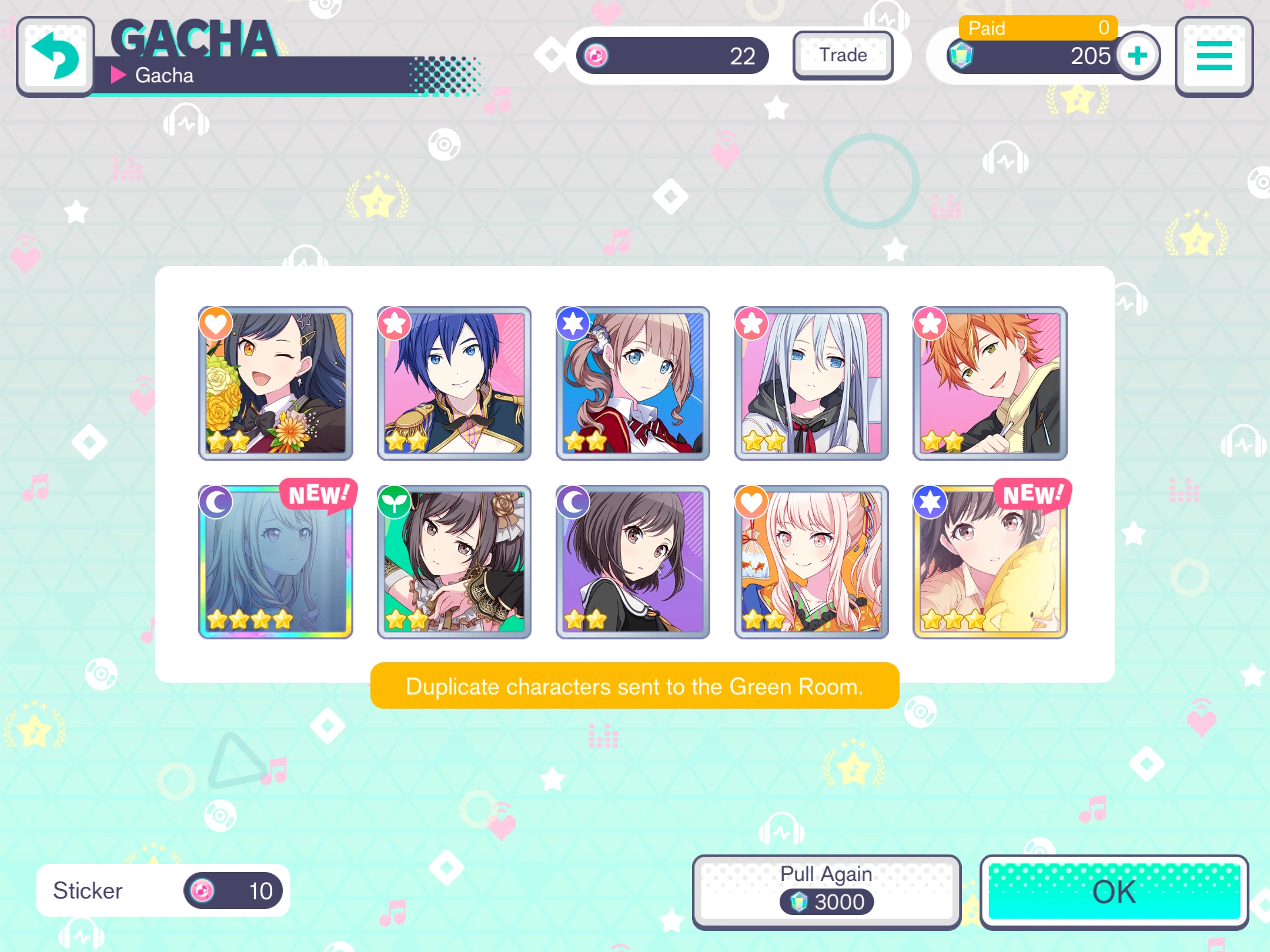Viewport: 1270px width, 952px height.
Task: Click the green leaf attribute icon
Action: [x=395, y=501]
